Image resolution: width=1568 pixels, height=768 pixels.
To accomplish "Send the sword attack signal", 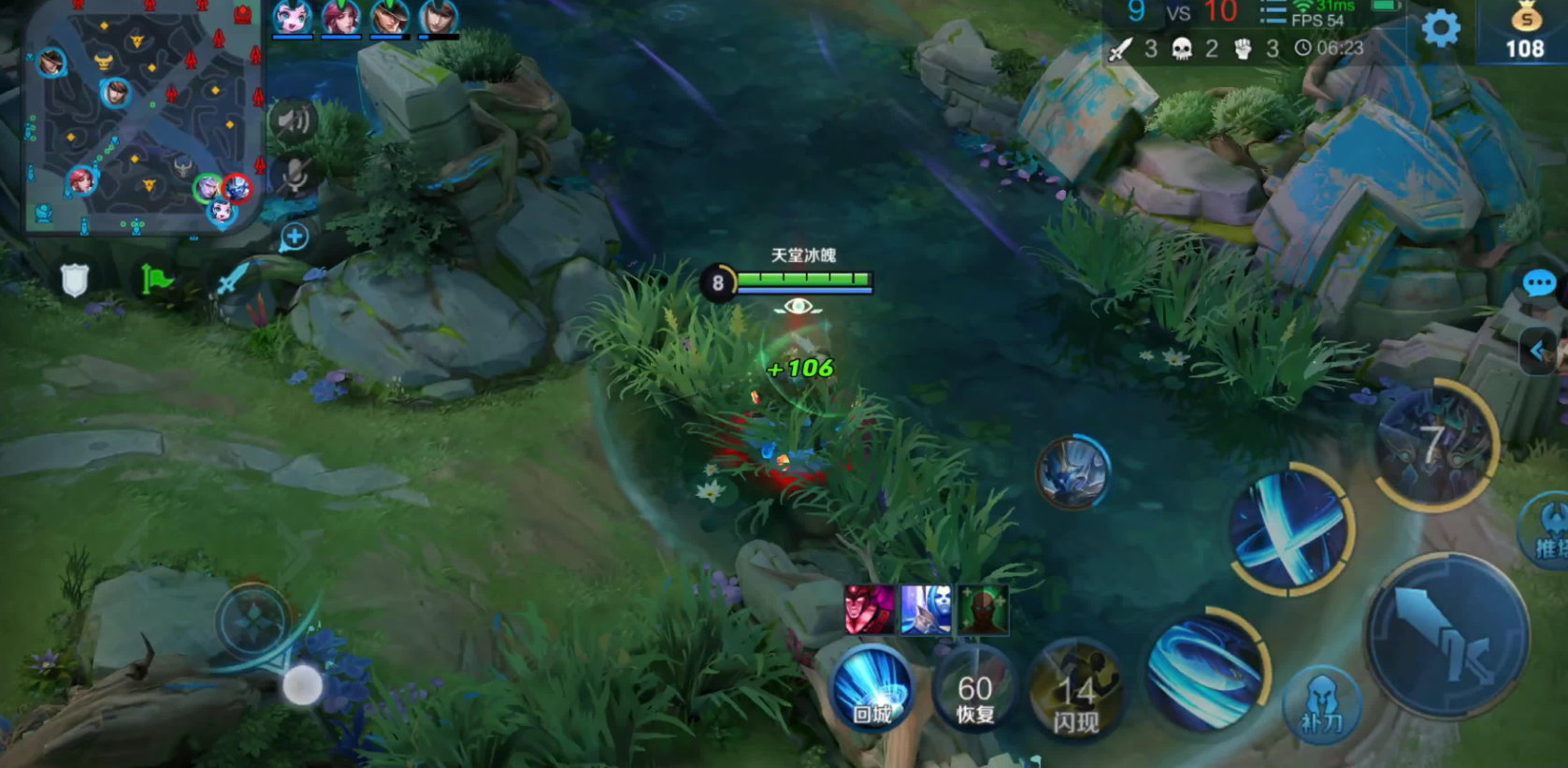I will [234, 278].
